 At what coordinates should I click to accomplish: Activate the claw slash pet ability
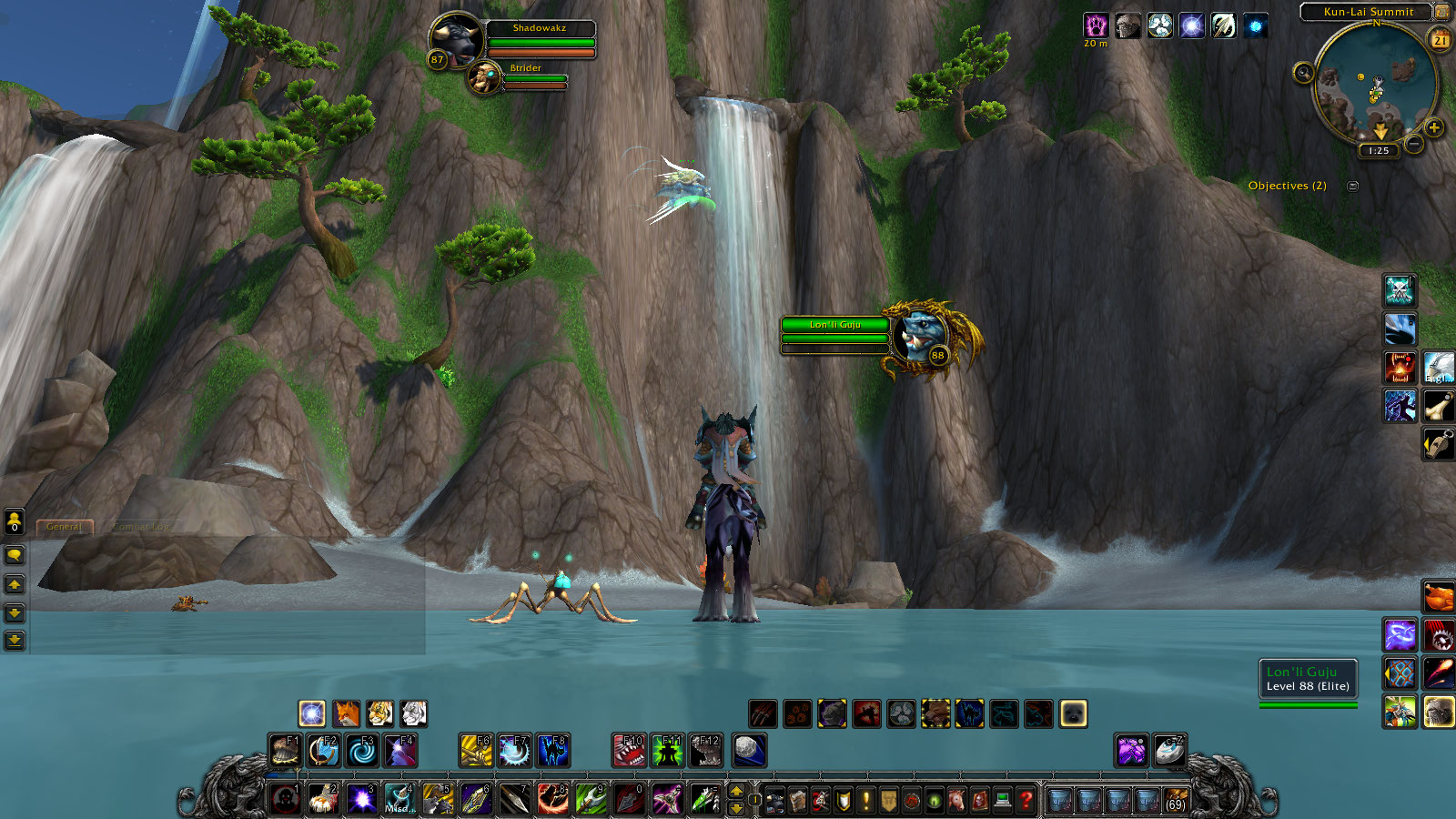(x=763, y=713)
